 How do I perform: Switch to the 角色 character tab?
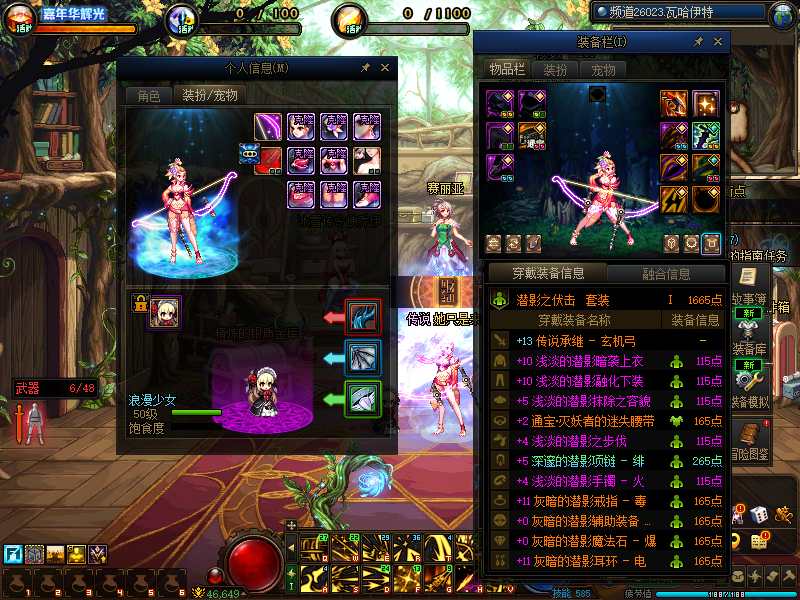[148, 96]
